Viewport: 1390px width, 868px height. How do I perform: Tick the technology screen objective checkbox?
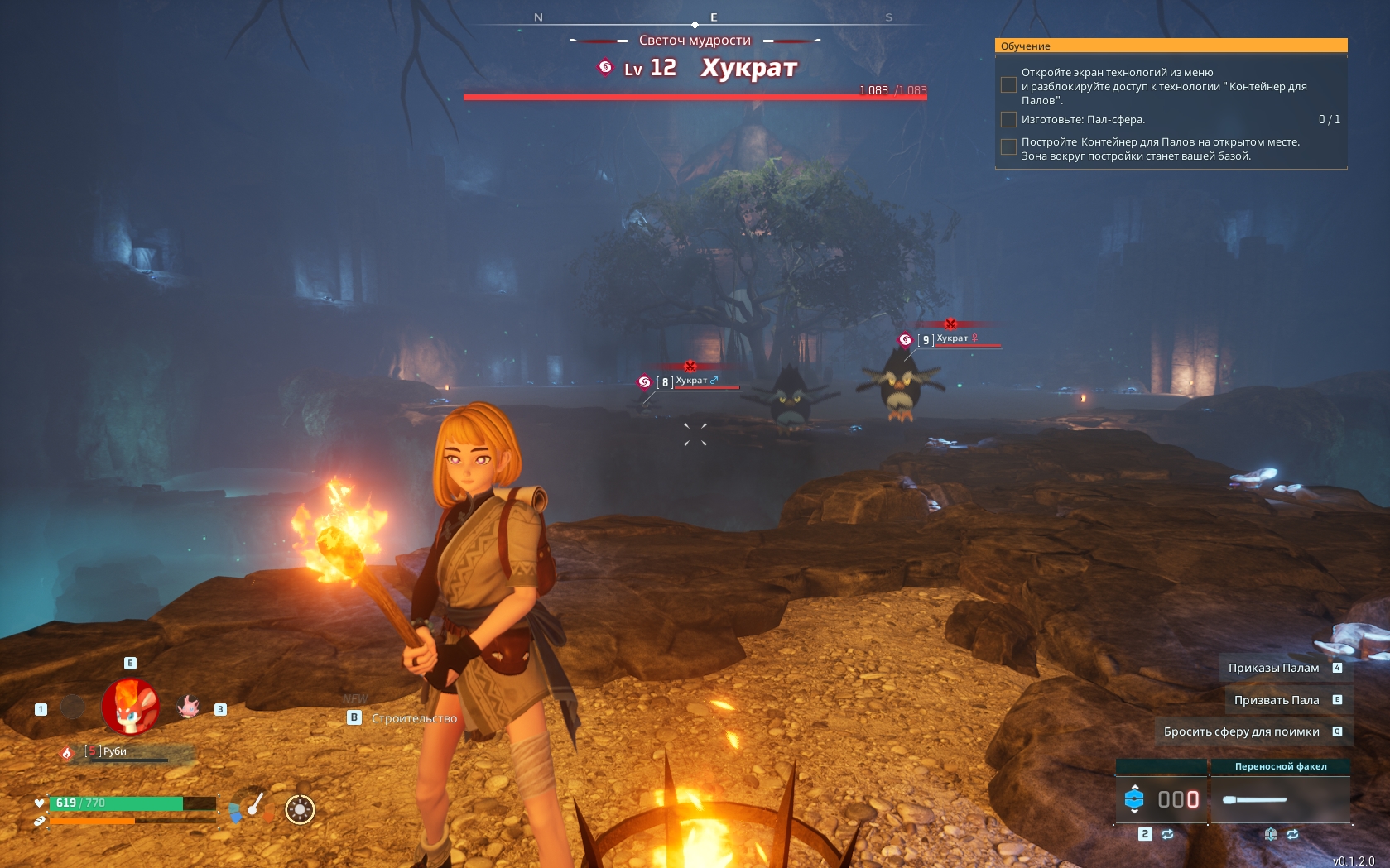pyautogui.click(x=1008, y=85)
